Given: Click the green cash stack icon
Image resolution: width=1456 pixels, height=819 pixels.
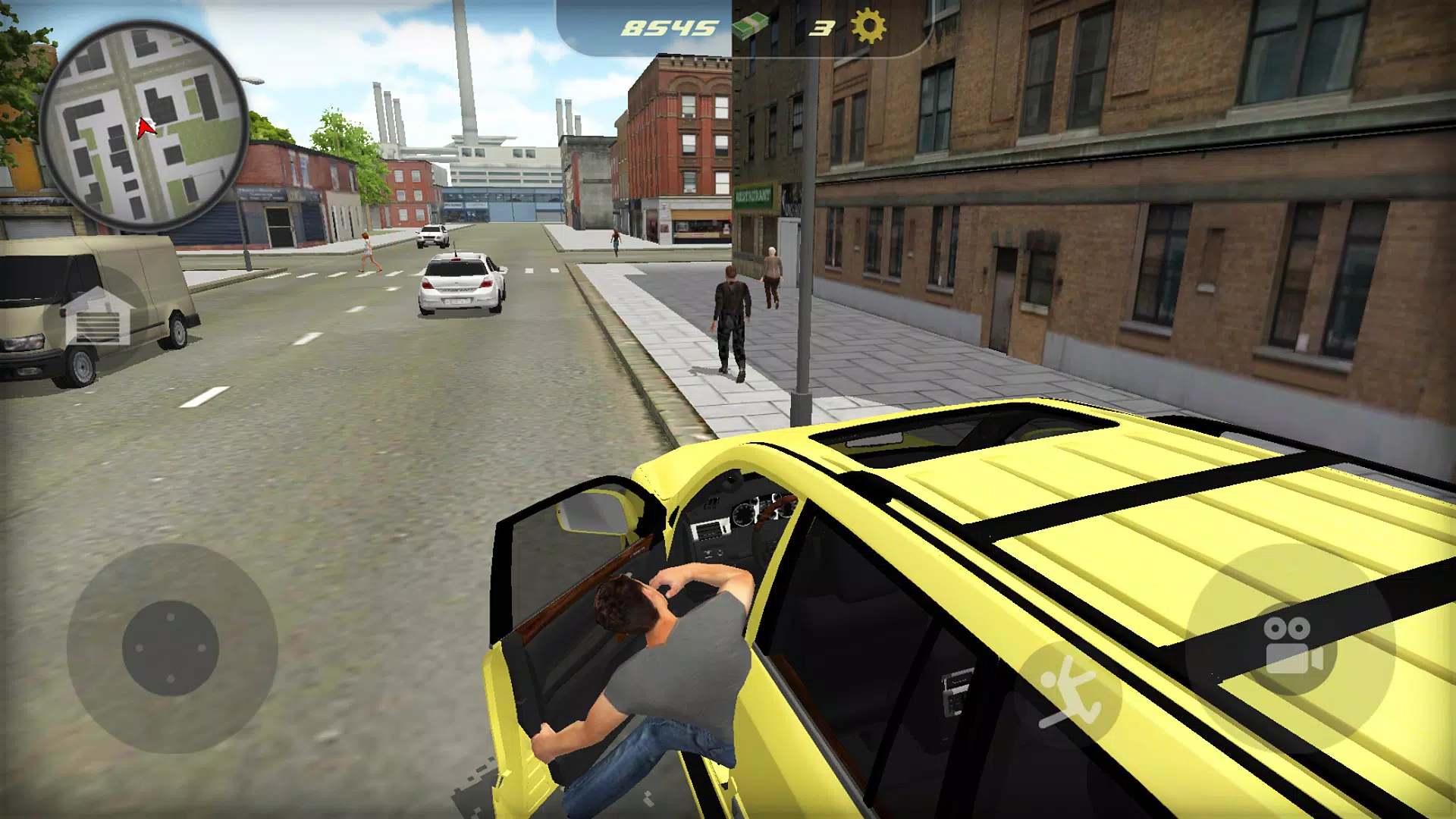Looking at the screenshot, I should 750,27.
